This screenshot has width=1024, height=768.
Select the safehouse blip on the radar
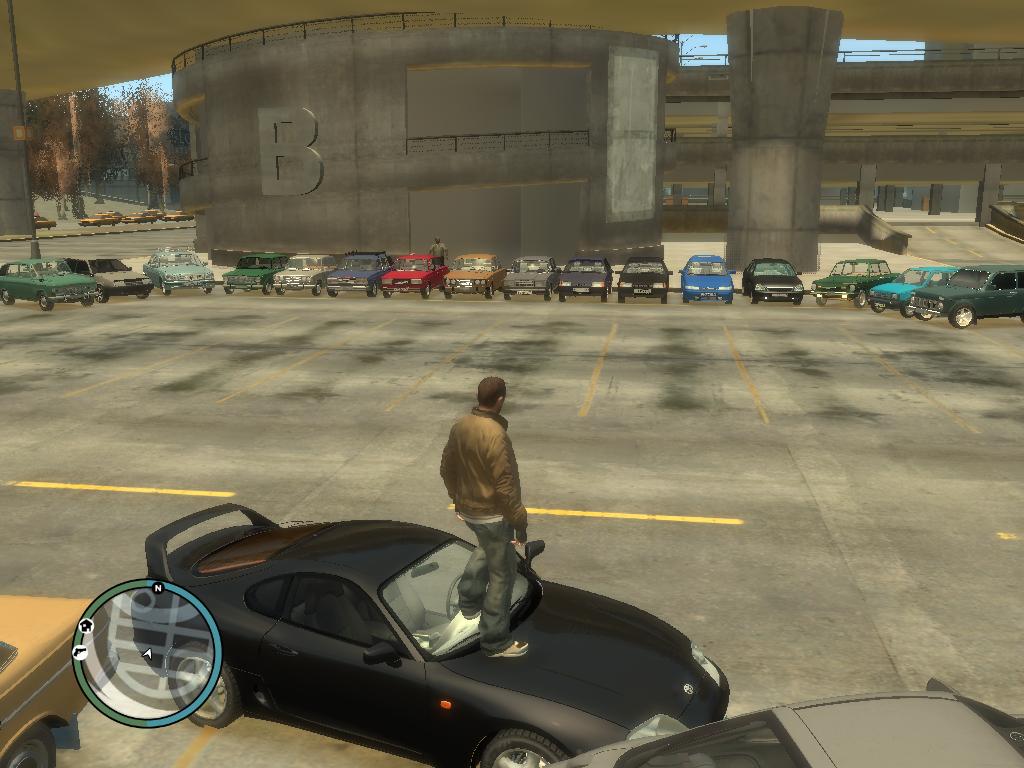(x=86, y=626)
